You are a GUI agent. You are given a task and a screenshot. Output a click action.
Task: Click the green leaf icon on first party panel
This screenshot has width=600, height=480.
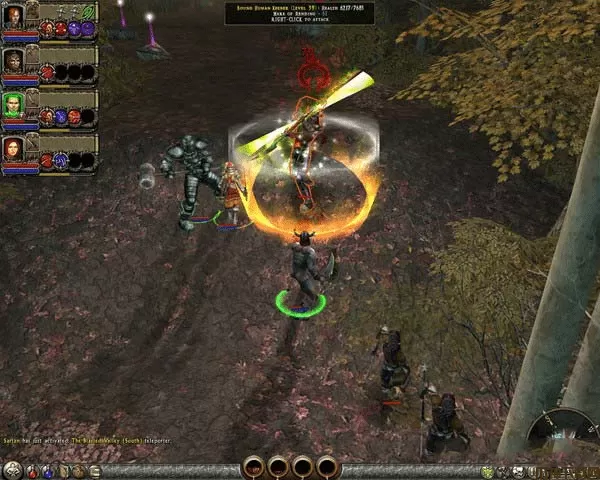pyautogui.click(x=87, y=10)
